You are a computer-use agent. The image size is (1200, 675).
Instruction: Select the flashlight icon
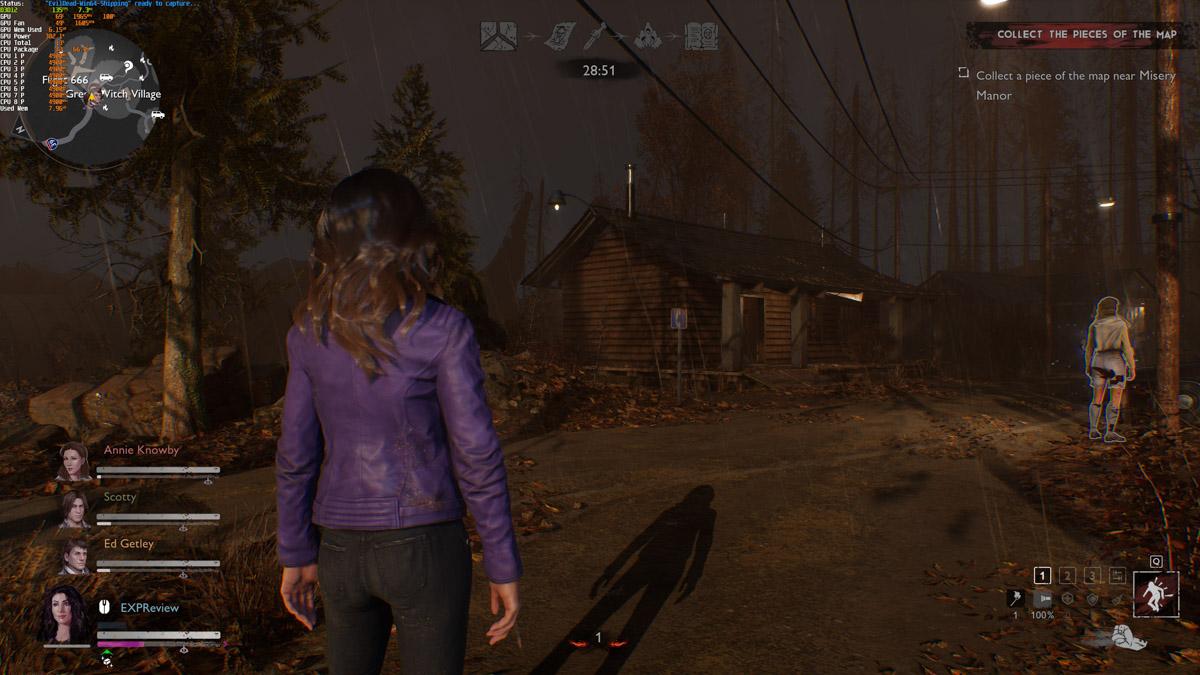coord(1042,598)
